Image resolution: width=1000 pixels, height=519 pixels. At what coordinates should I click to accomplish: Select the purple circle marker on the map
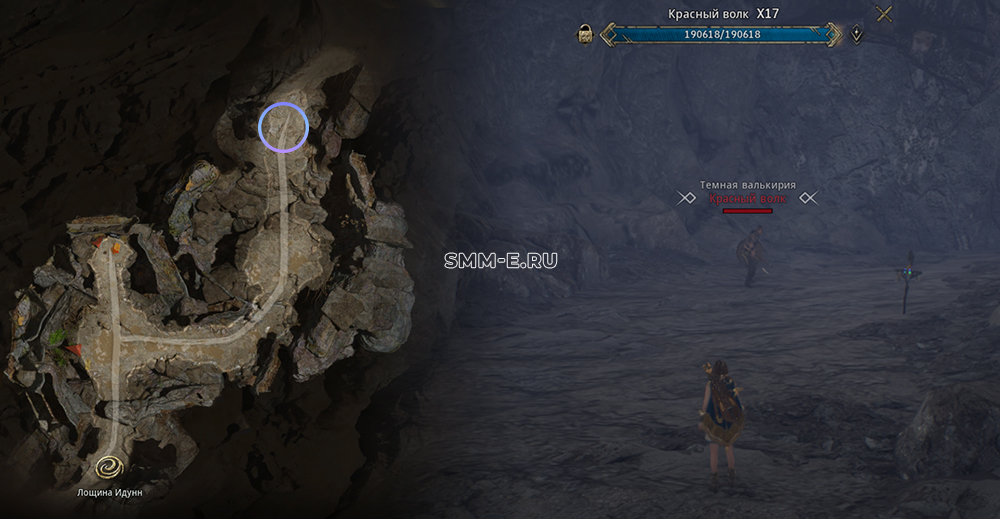point(283,128)
